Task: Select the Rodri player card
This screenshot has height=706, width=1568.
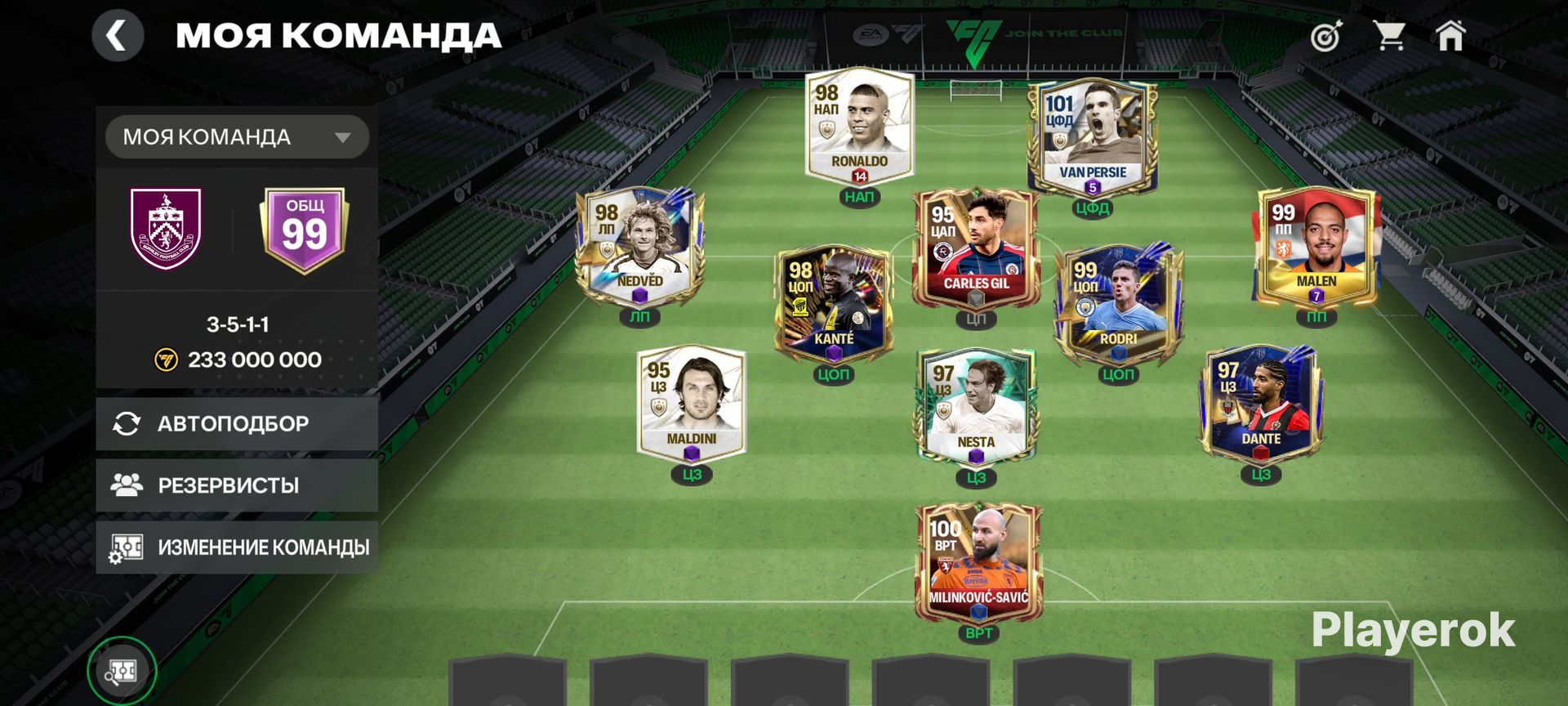Action: click(x=1117, y=302)
